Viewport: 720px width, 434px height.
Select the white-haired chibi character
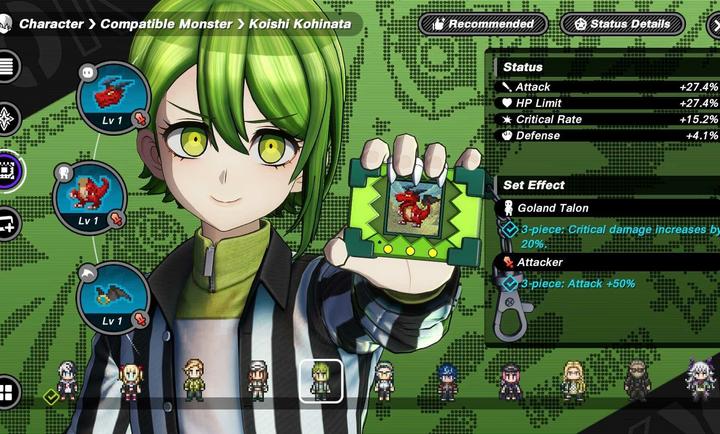[67, 380]
